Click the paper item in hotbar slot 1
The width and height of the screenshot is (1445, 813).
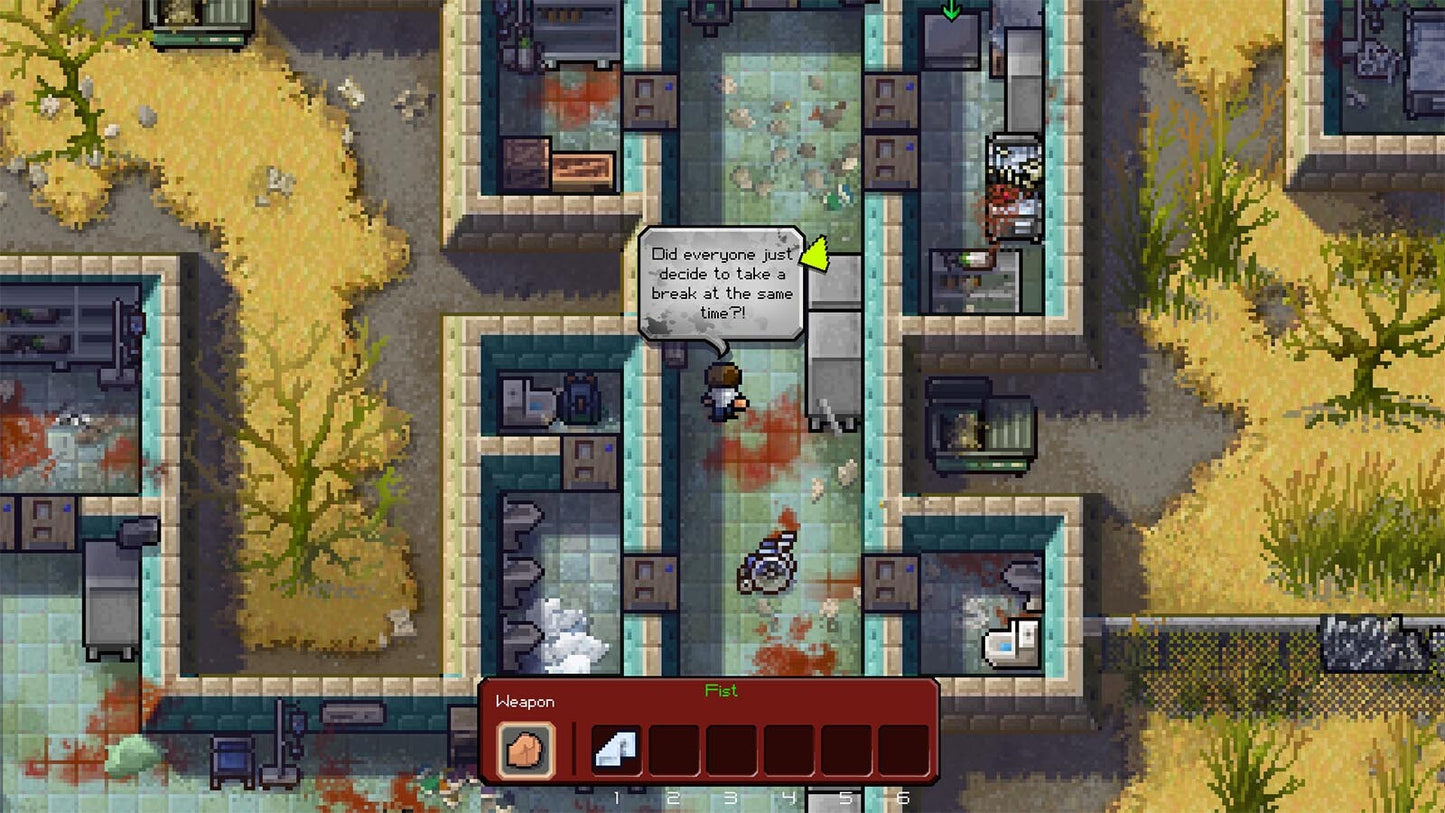pos(617,747)
